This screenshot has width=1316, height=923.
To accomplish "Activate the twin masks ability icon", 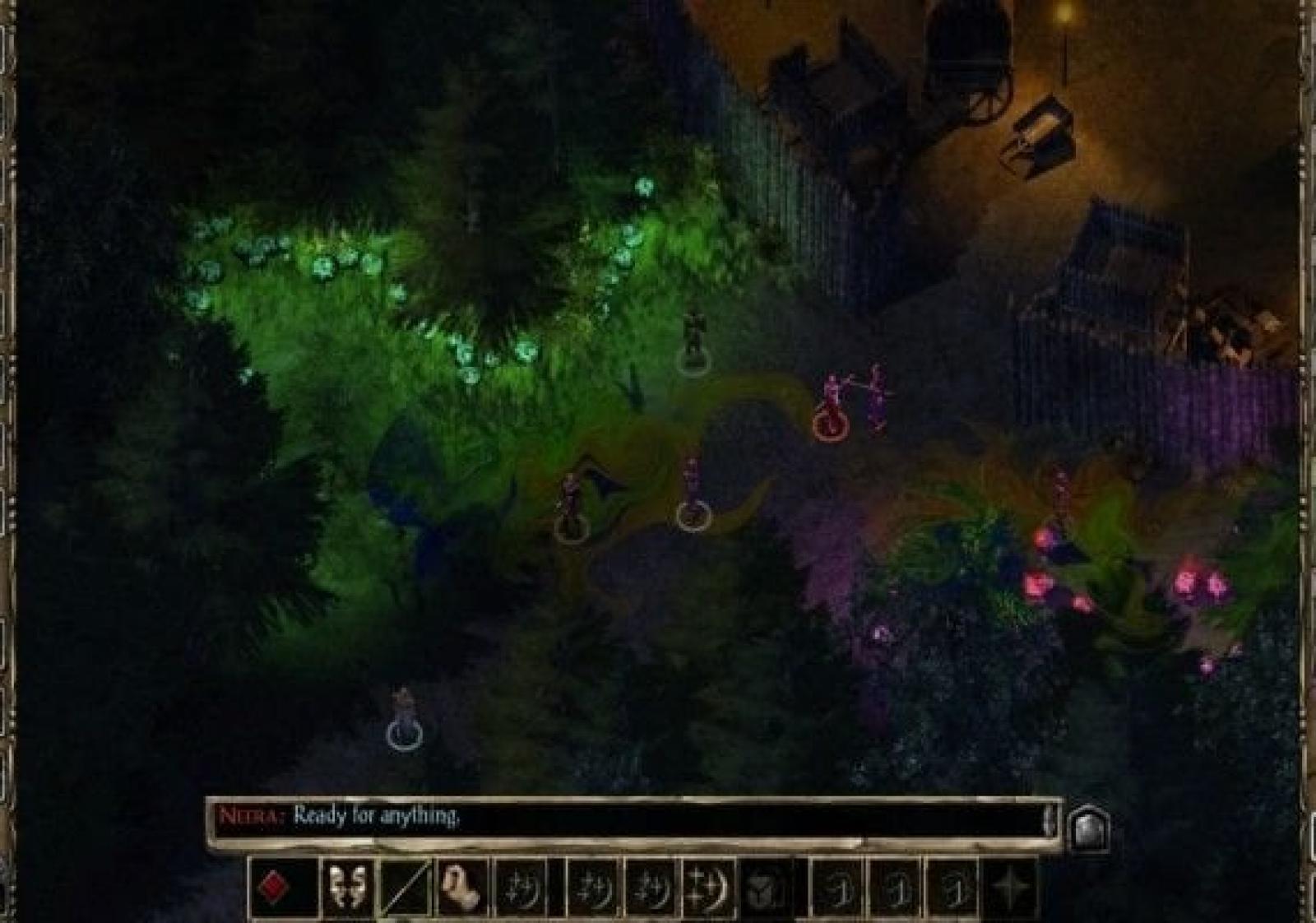I will [346, 888].
